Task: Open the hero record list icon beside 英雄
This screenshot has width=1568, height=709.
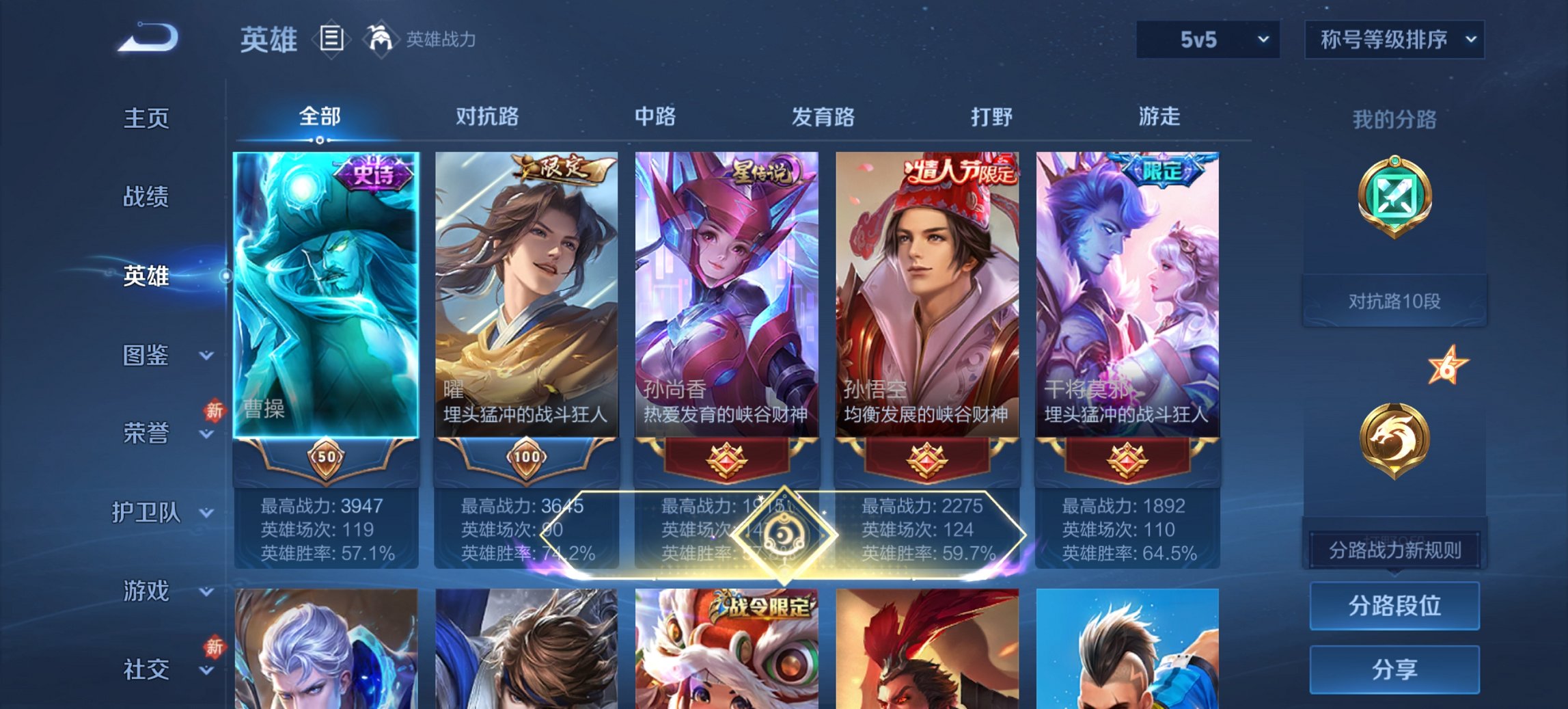Action: click(x=333, y=40)
